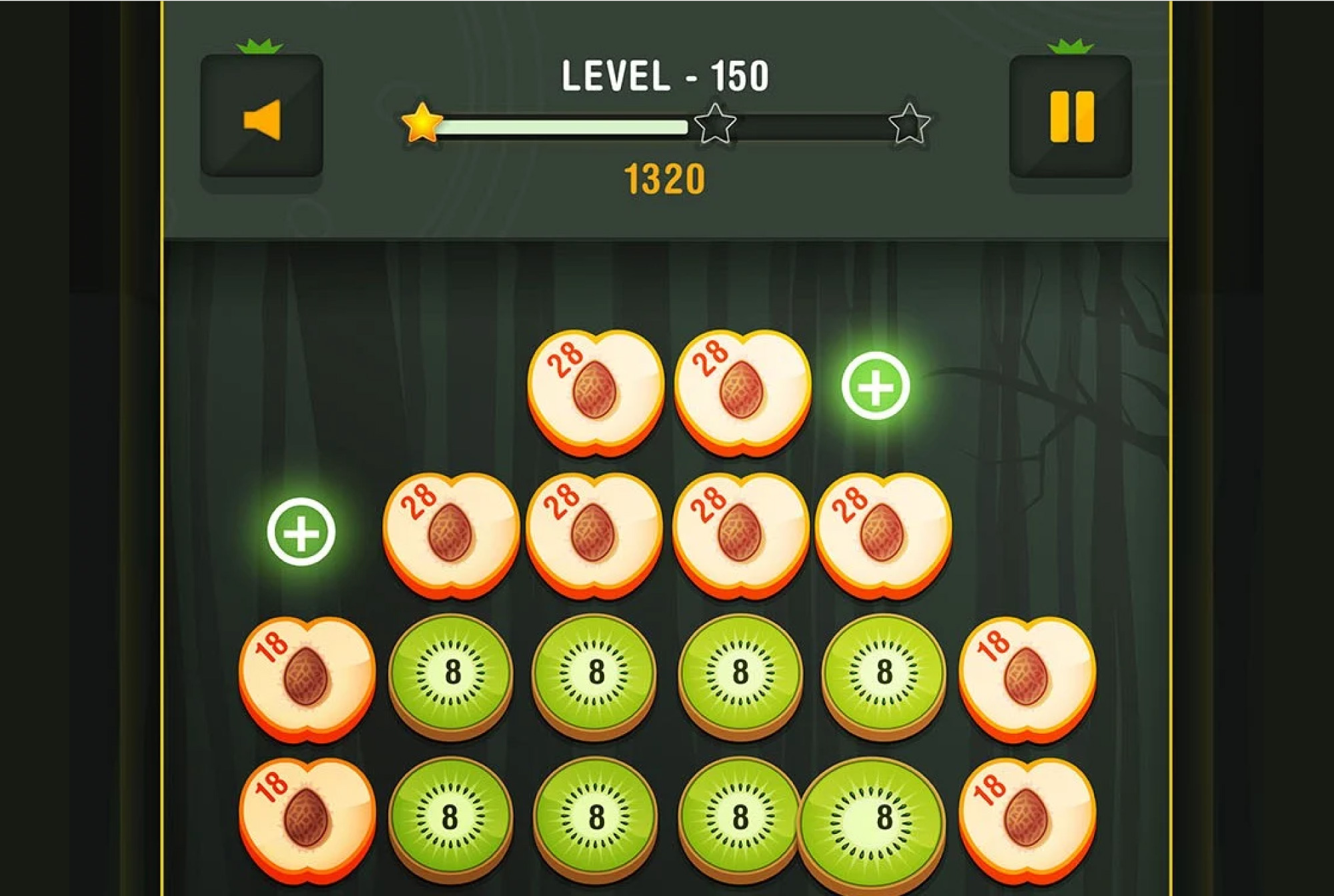
Task: Click the middle empty star outline
Action: coord(715,124)
